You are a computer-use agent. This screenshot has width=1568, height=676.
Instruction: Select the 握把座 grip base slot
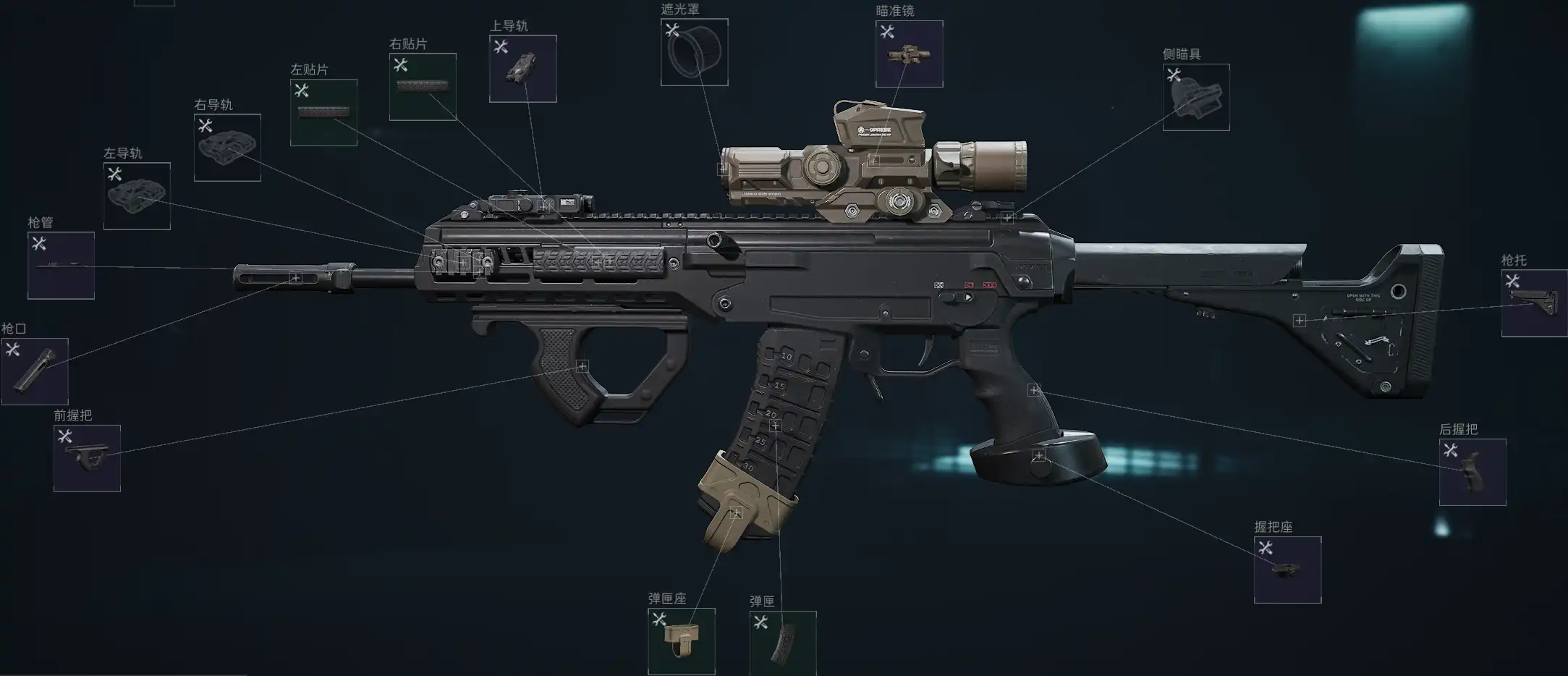(1287, 570)
